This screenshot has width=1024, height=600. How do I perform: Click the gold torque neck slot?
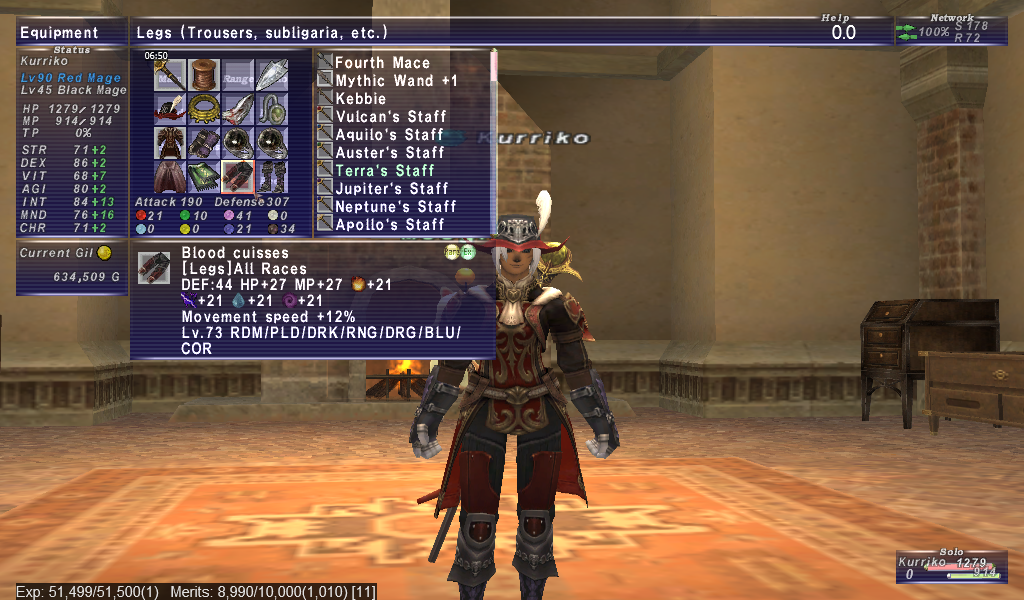tap(204, 109)
